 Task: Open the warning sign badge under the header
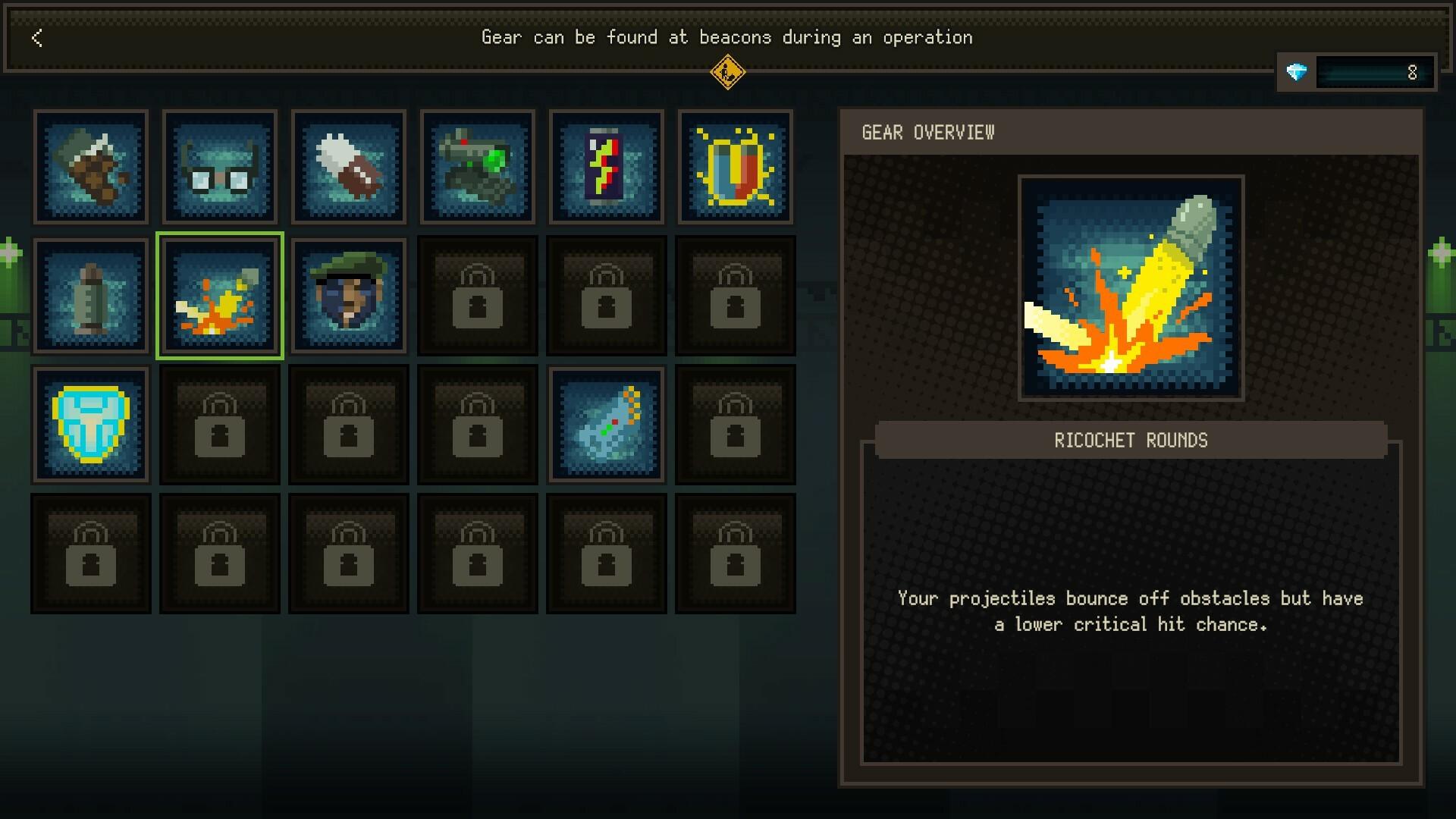(x=730, y=74)
